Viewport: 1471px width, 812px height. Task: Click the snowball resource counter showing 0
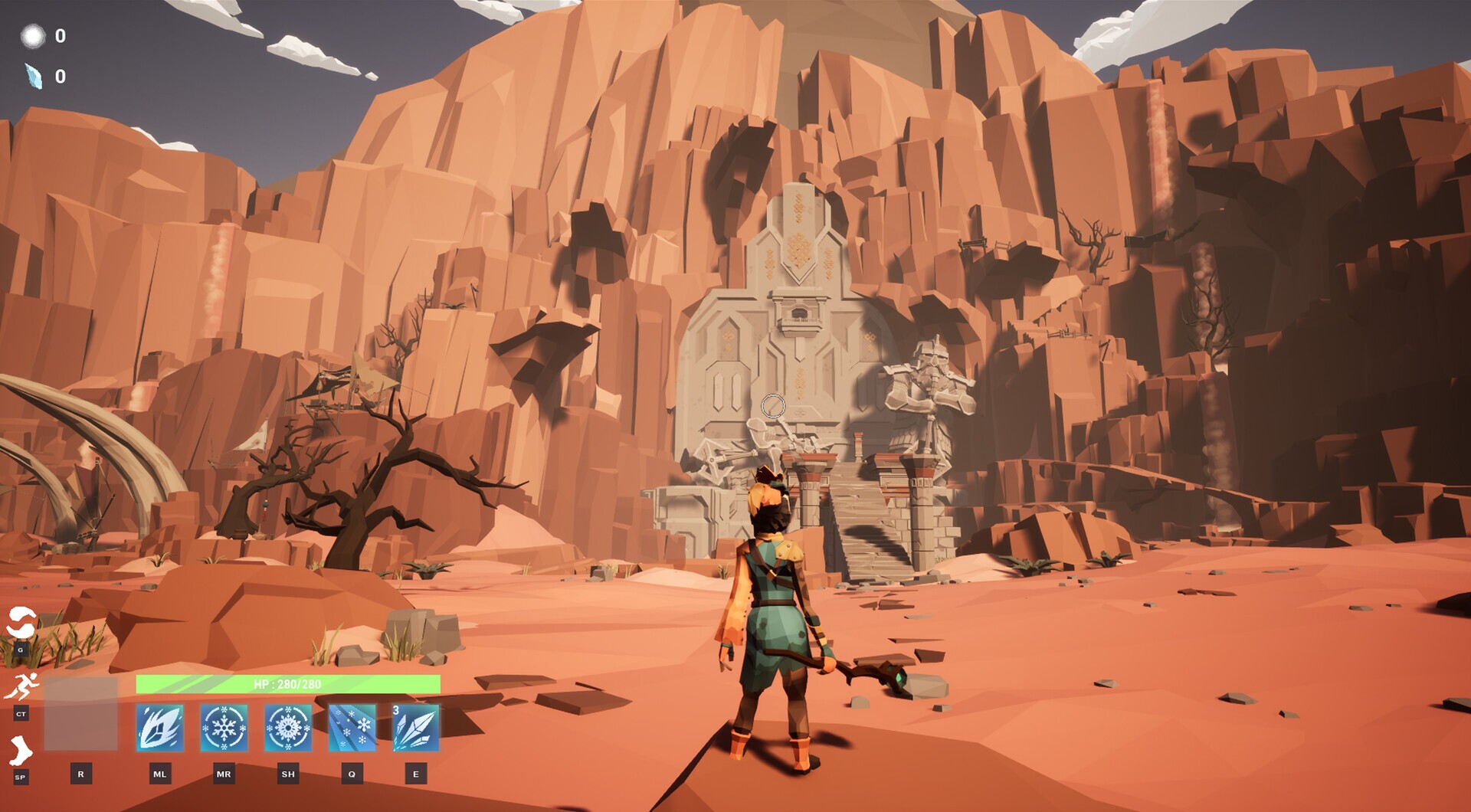coord(46,34)
